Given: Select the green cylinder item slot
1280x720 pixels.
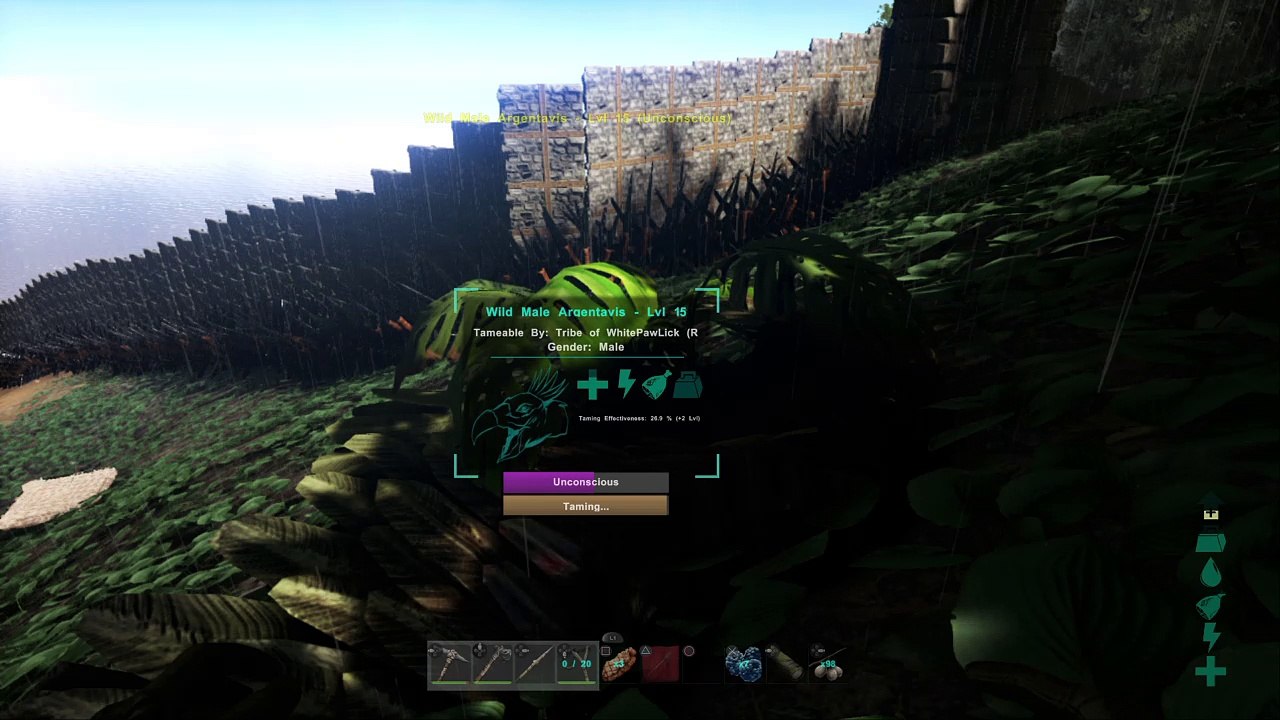Looking at the screenshot, I should point(786,664).
